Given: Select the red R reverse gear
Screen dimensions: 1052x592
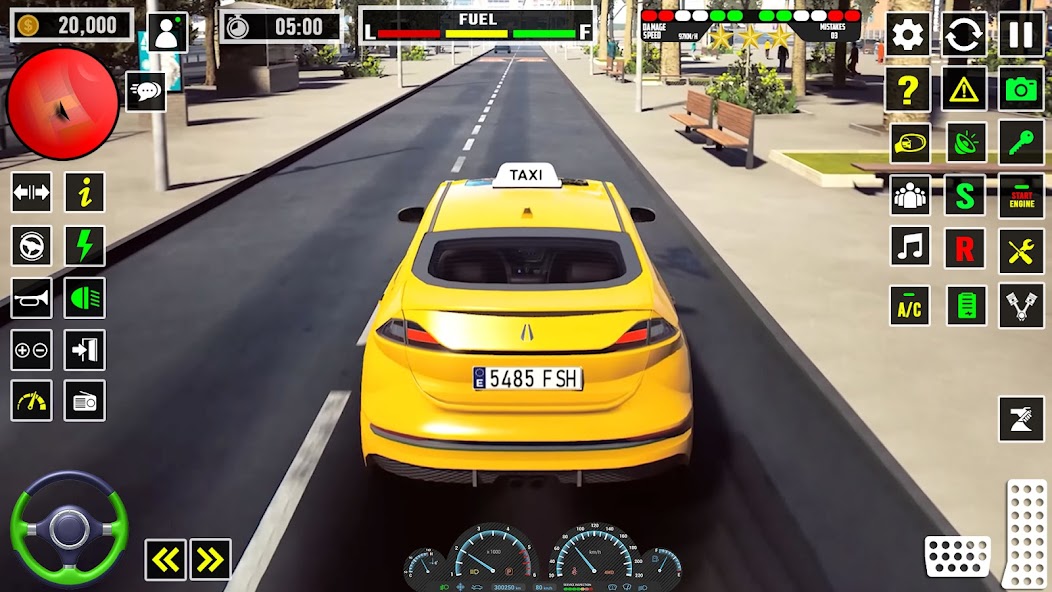Looking at the screenshot, I should [964, 249].
